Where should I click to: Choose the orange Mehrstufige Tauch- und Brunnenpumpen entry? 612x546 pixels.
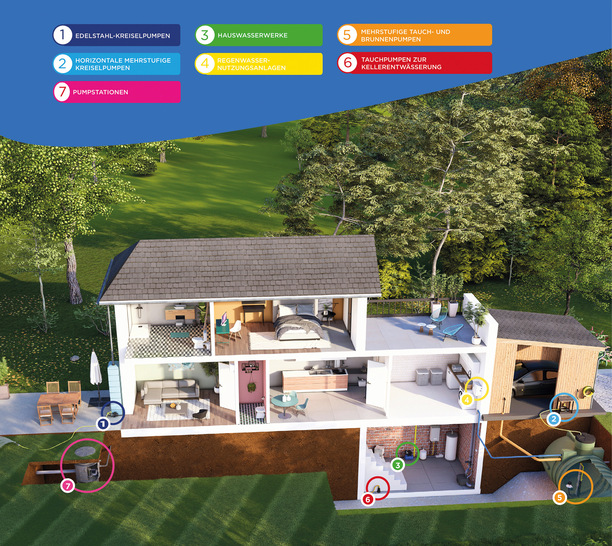414,36
